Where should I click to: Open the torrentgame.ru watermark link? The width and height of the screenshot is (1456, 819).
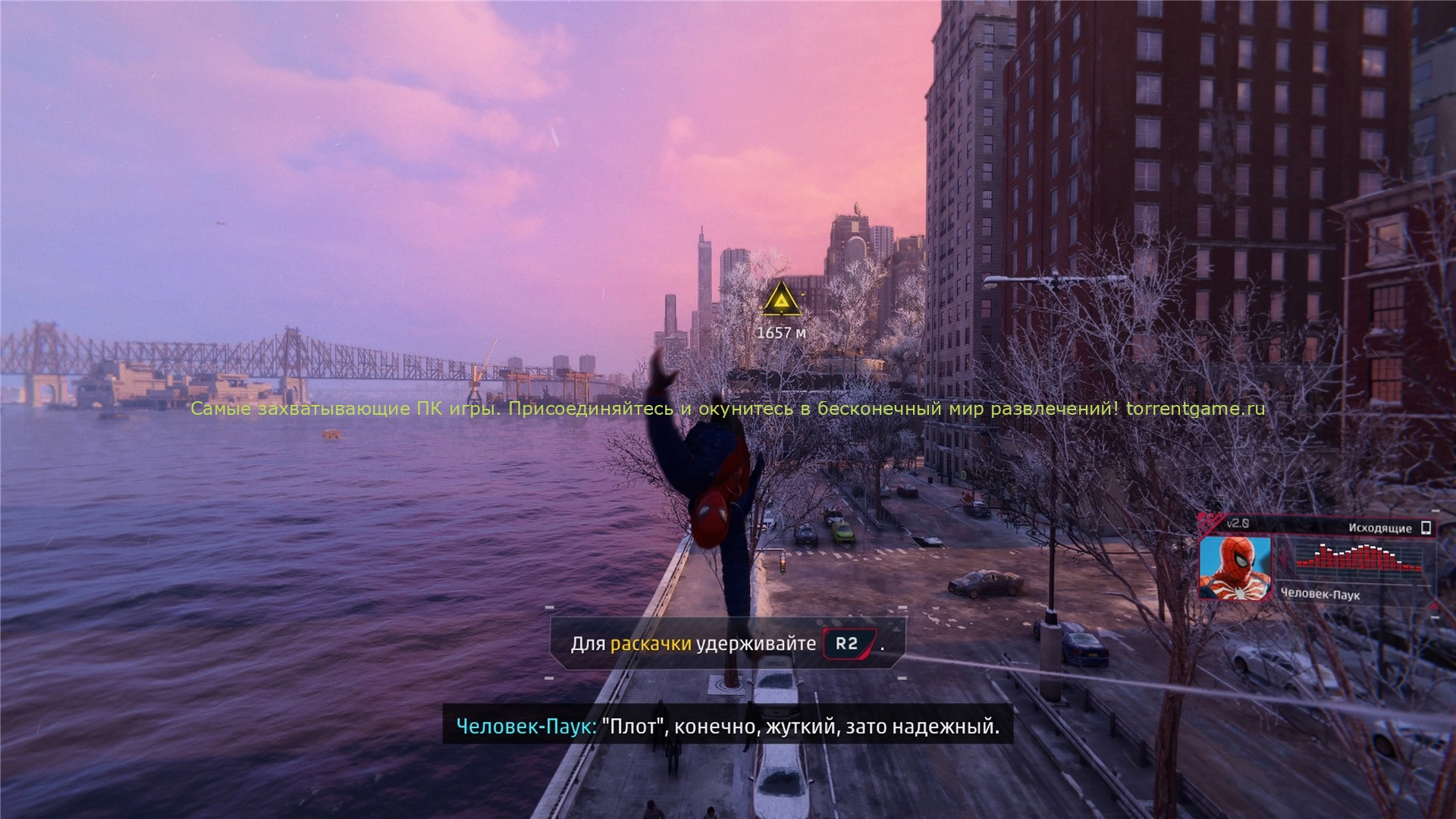pos(1195,409)
